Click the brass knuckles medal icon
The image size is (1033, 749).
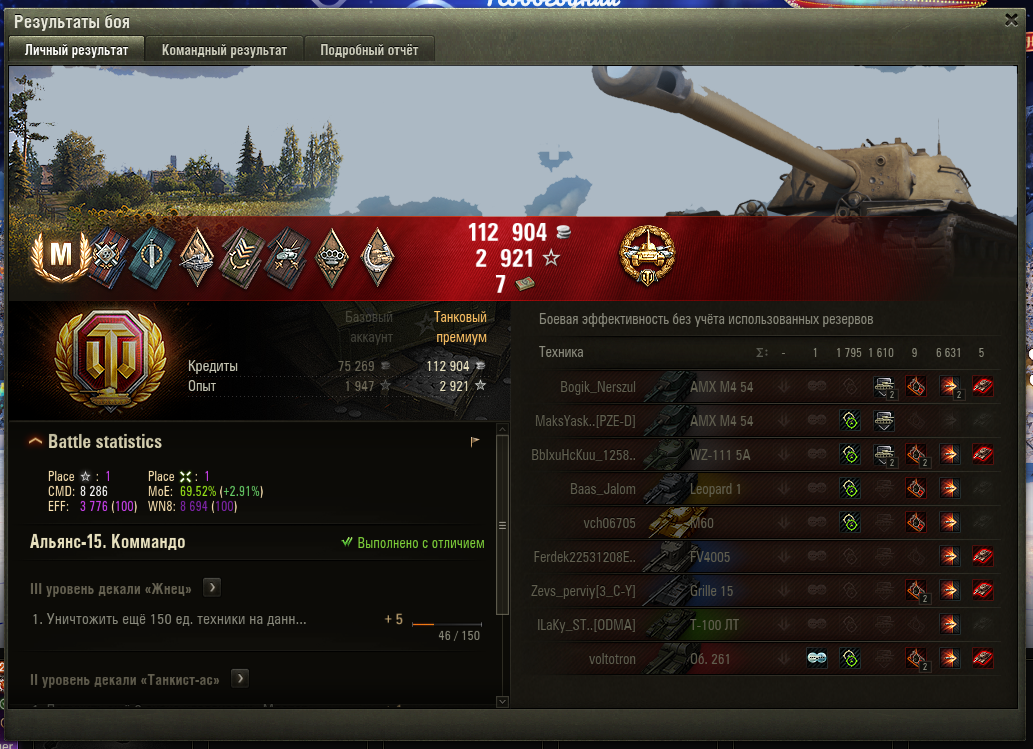coord(330,256)
